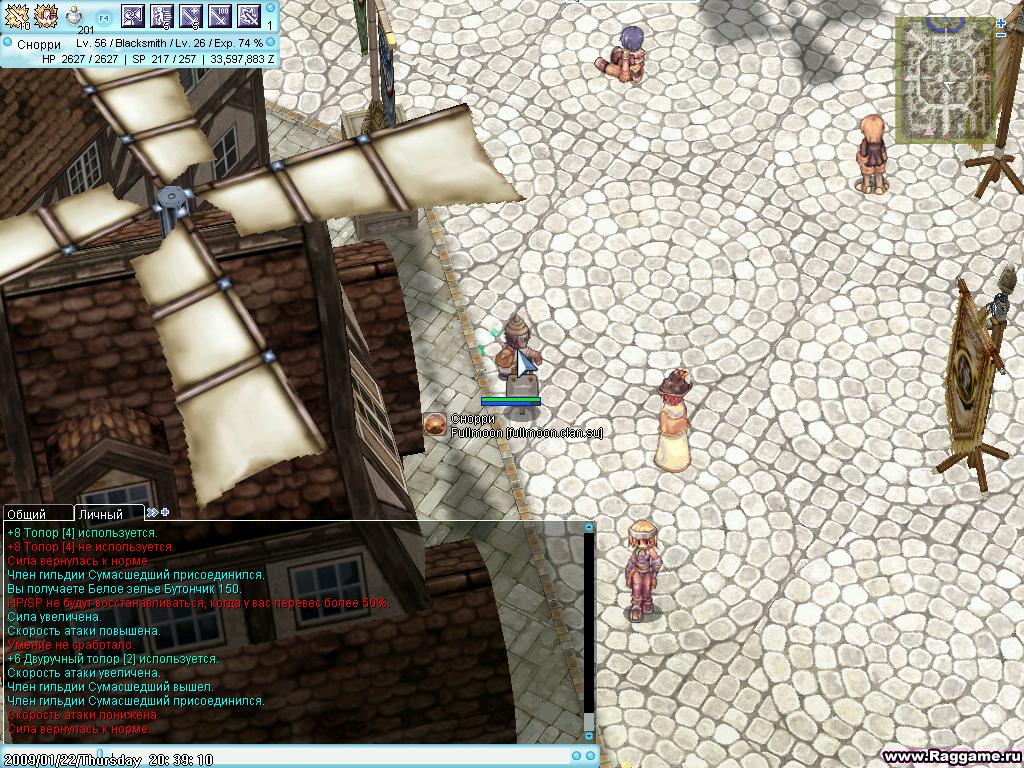Use the white potion hotkey slot
The width and height of the screenshot is (1024, 768).
point(75,16)
